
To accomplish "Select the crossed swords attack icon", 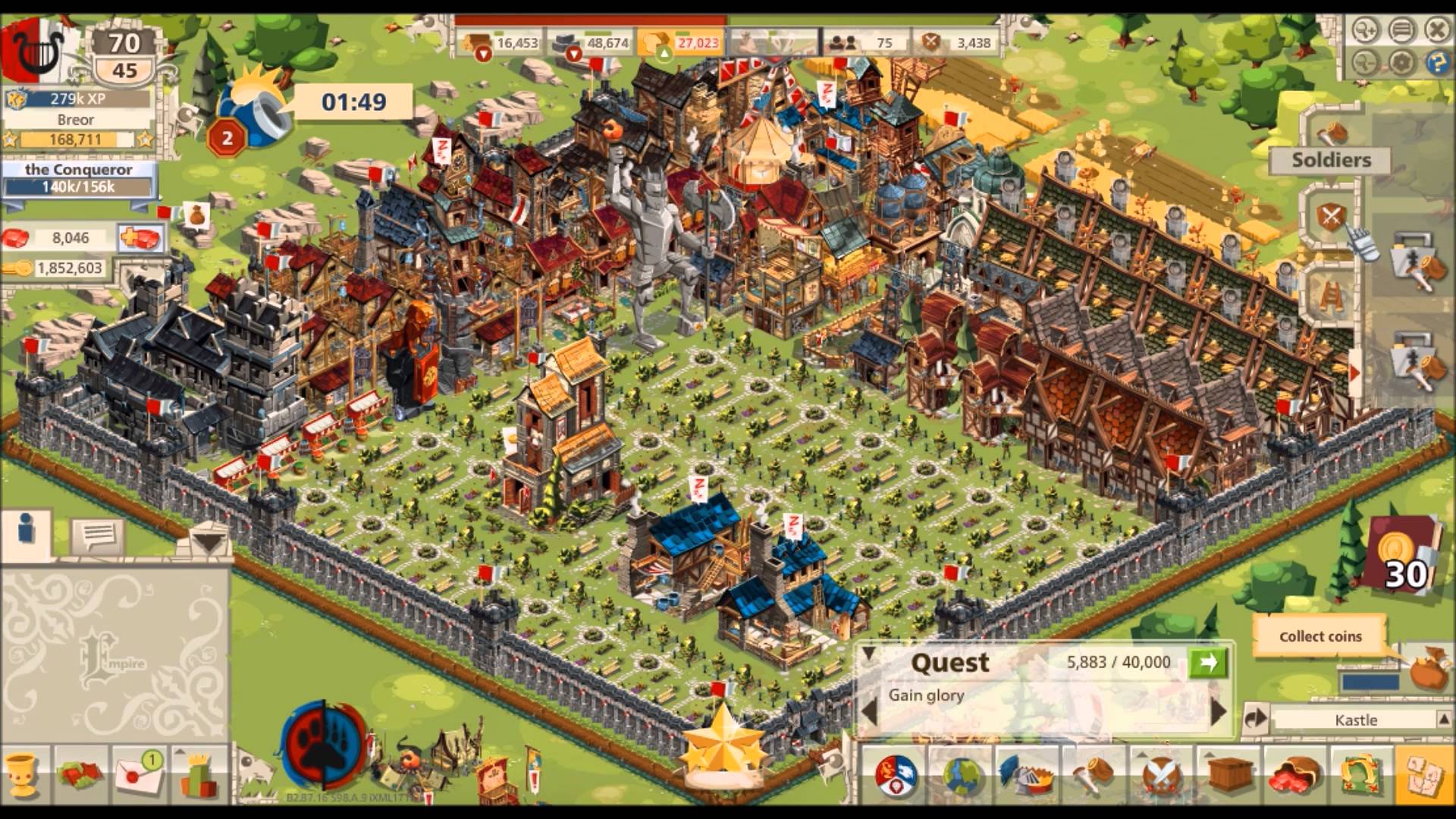I will (x=1161, y=775).
